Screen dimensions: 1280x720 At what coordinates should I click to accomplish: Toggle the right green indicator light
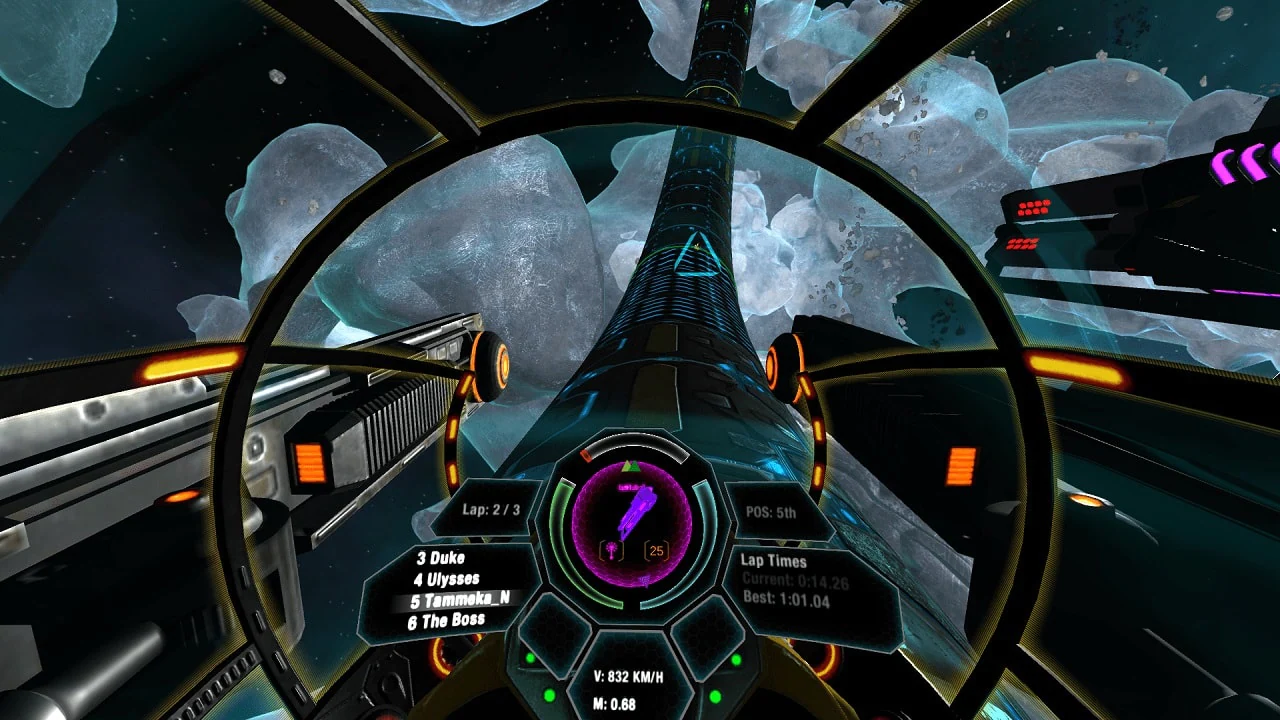736,659
